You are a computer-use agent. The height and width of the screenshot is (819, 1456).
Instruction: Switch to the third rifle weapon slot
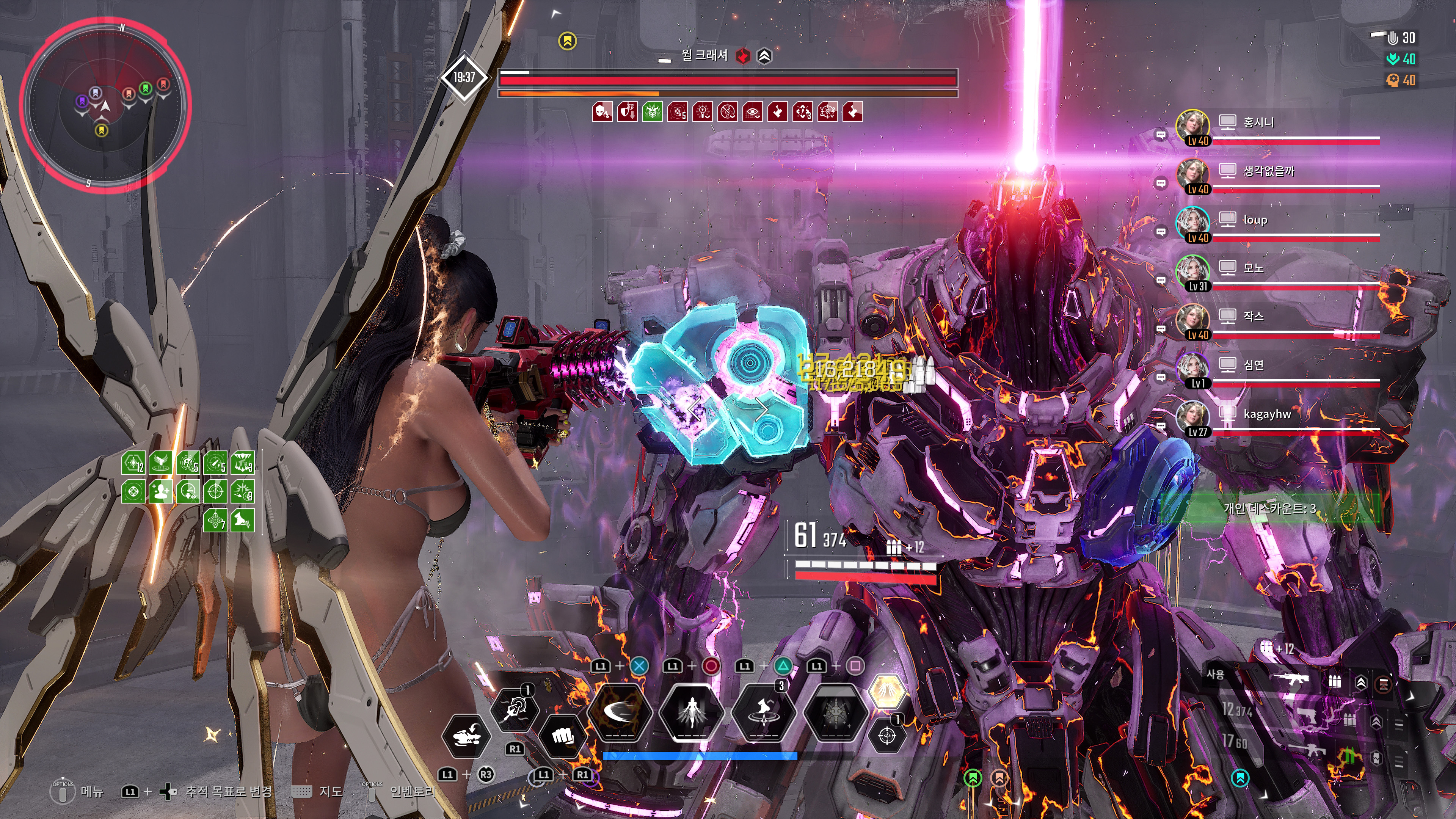[1311, 750]
